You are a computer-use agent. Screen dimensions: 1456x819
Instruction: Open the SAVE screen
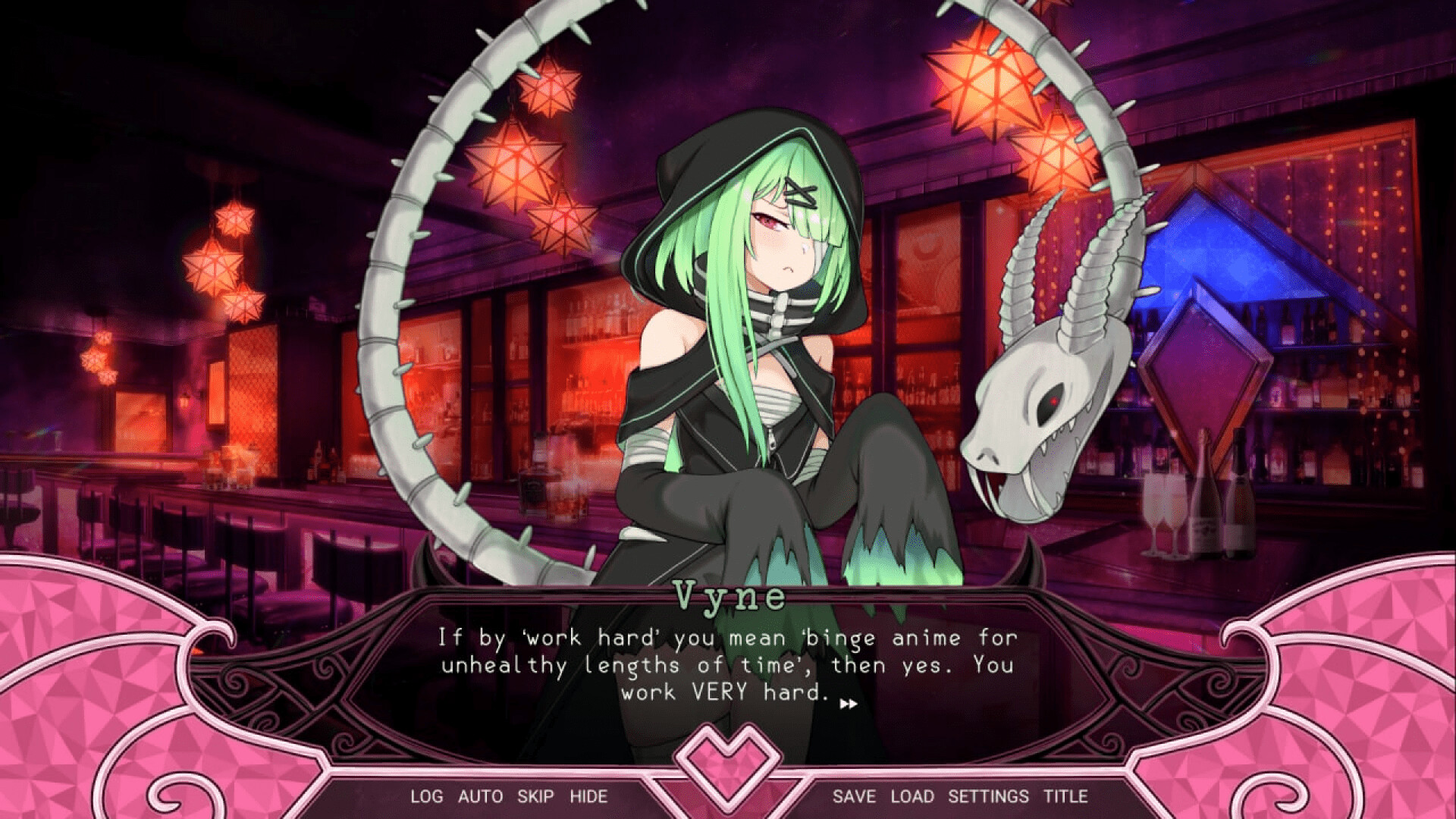pyautogui.click(x=853, y=797)
